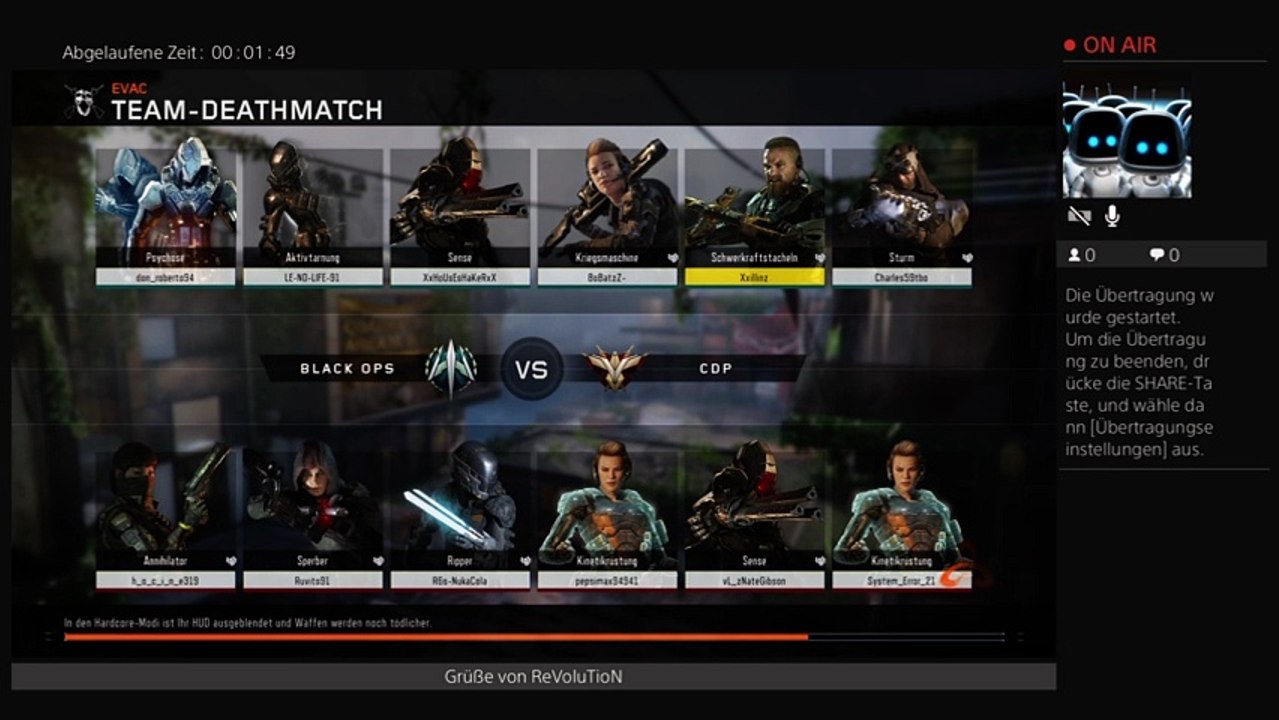Pick the R6s-NukaCola Ripper card
The image size is (1279, 720).
click(460, 517)
